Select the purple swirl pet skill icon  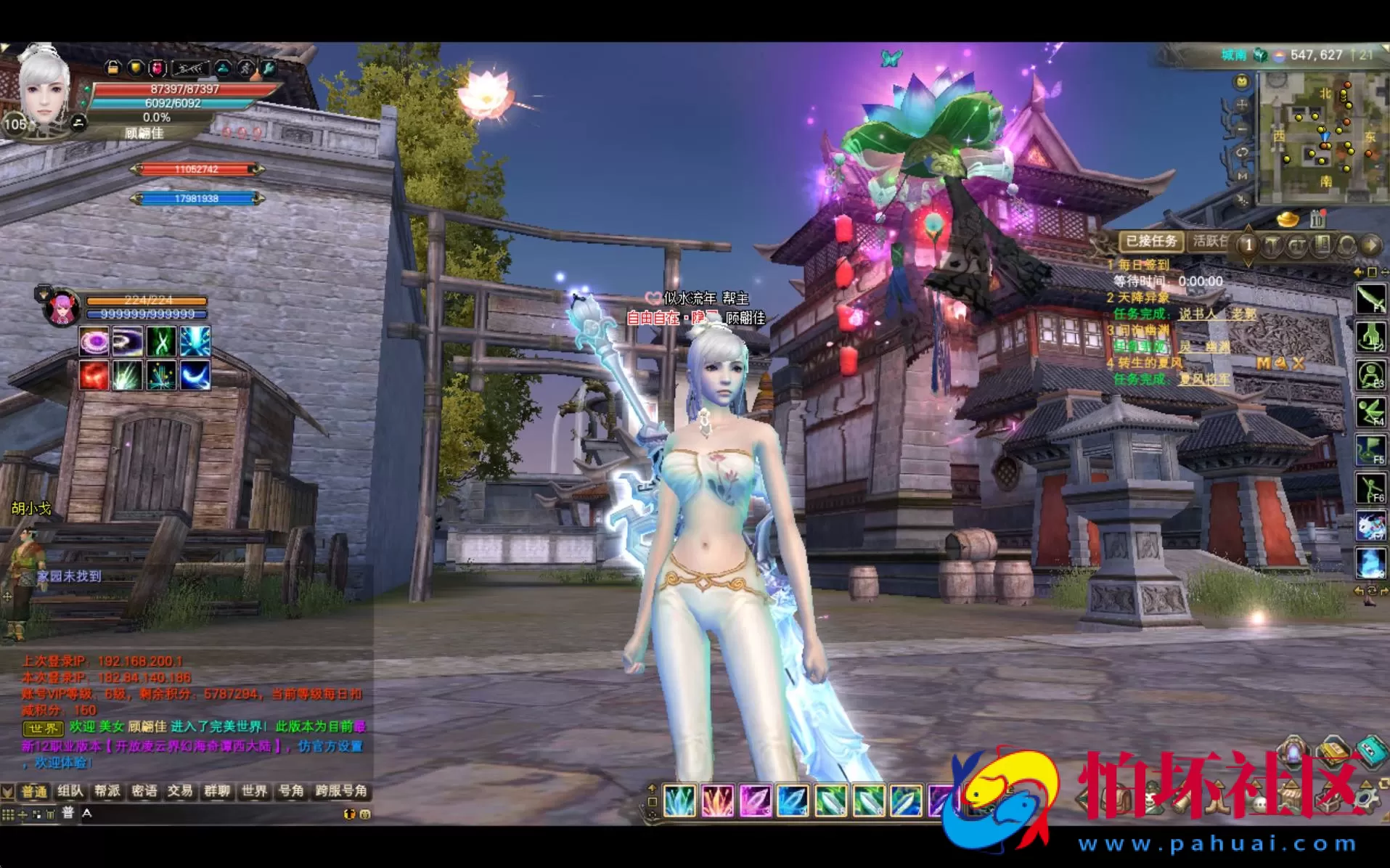92,341
